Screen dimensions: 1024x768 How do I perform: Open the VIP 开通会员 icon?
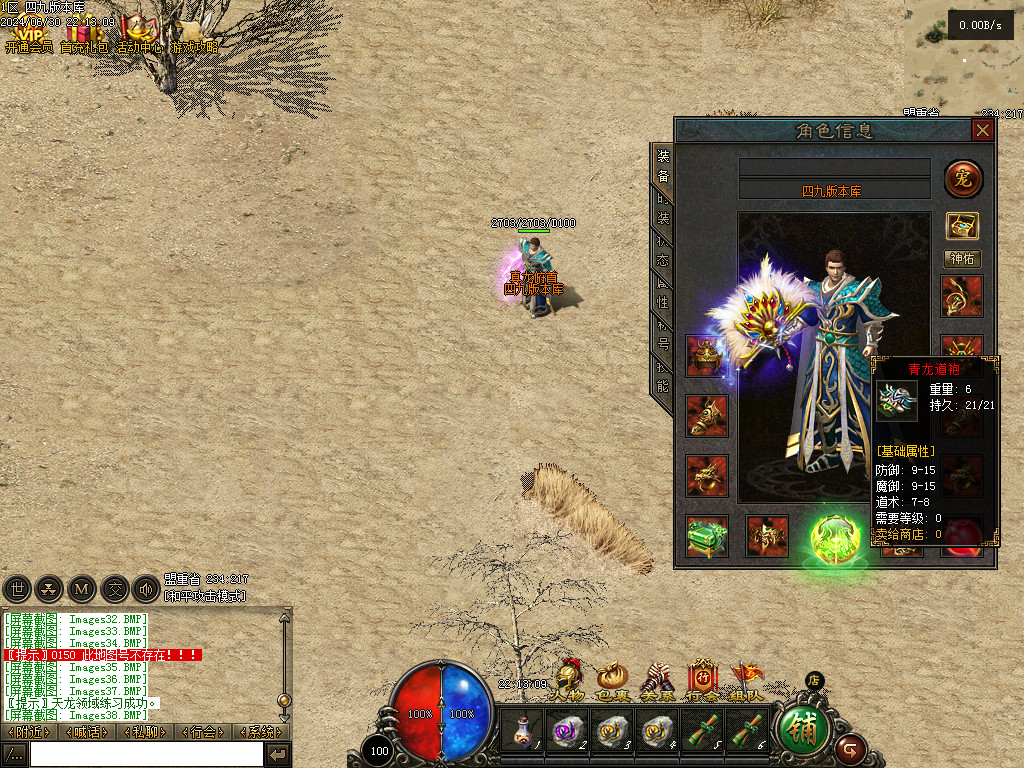(x=28, y=36)
